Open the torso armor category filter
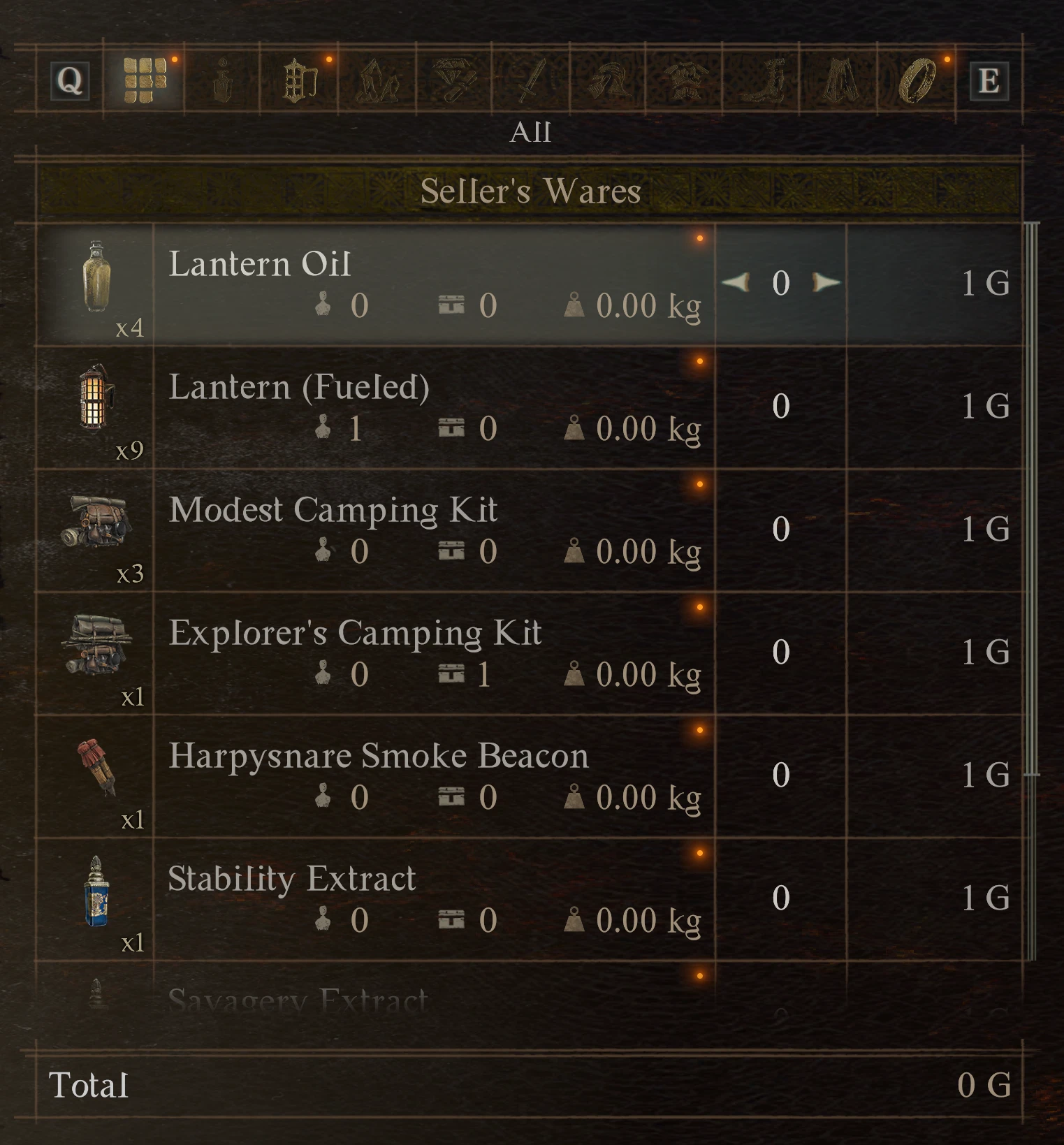The width and height of the screenshot is (1064, 1145). (685, 80)
